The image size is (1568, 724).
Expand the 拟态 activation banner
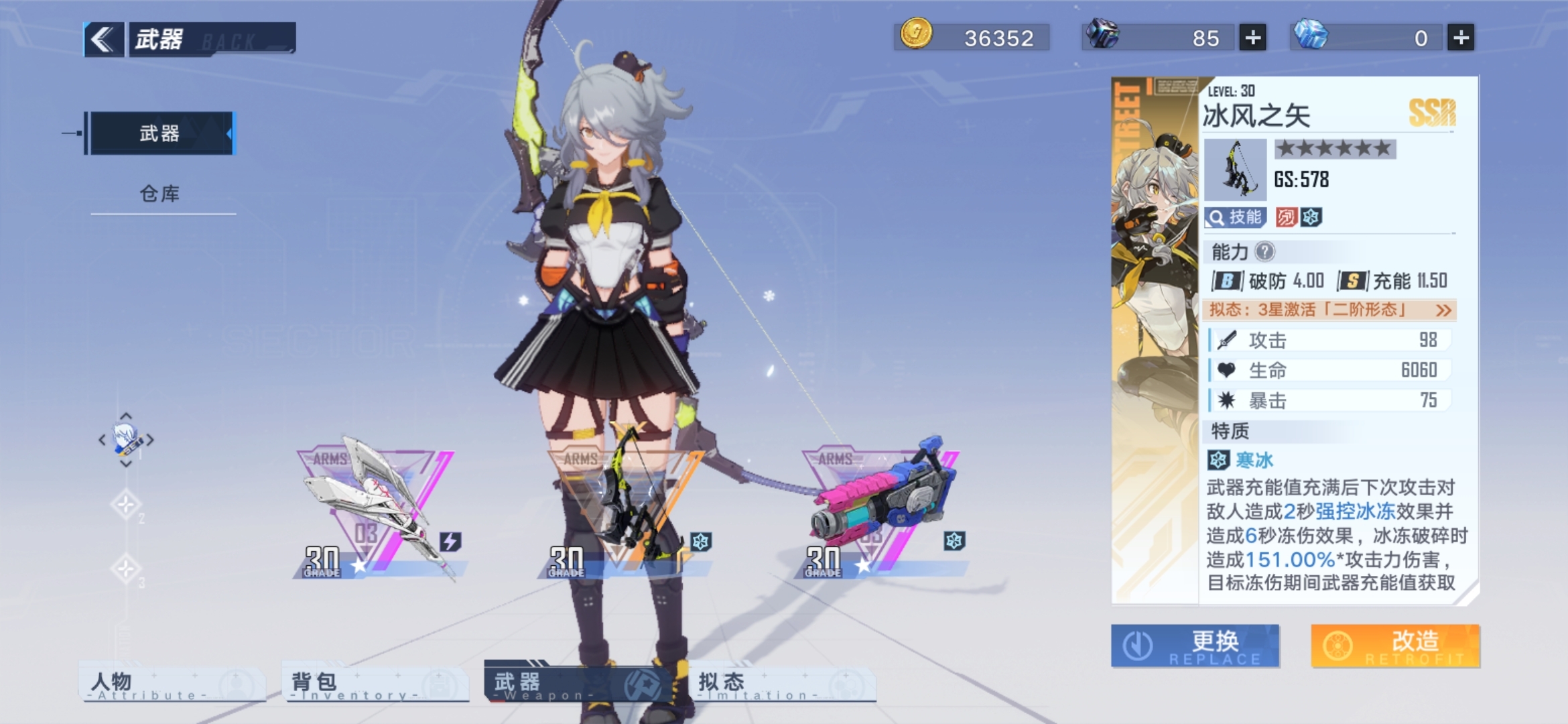[x=1329, y=310]
